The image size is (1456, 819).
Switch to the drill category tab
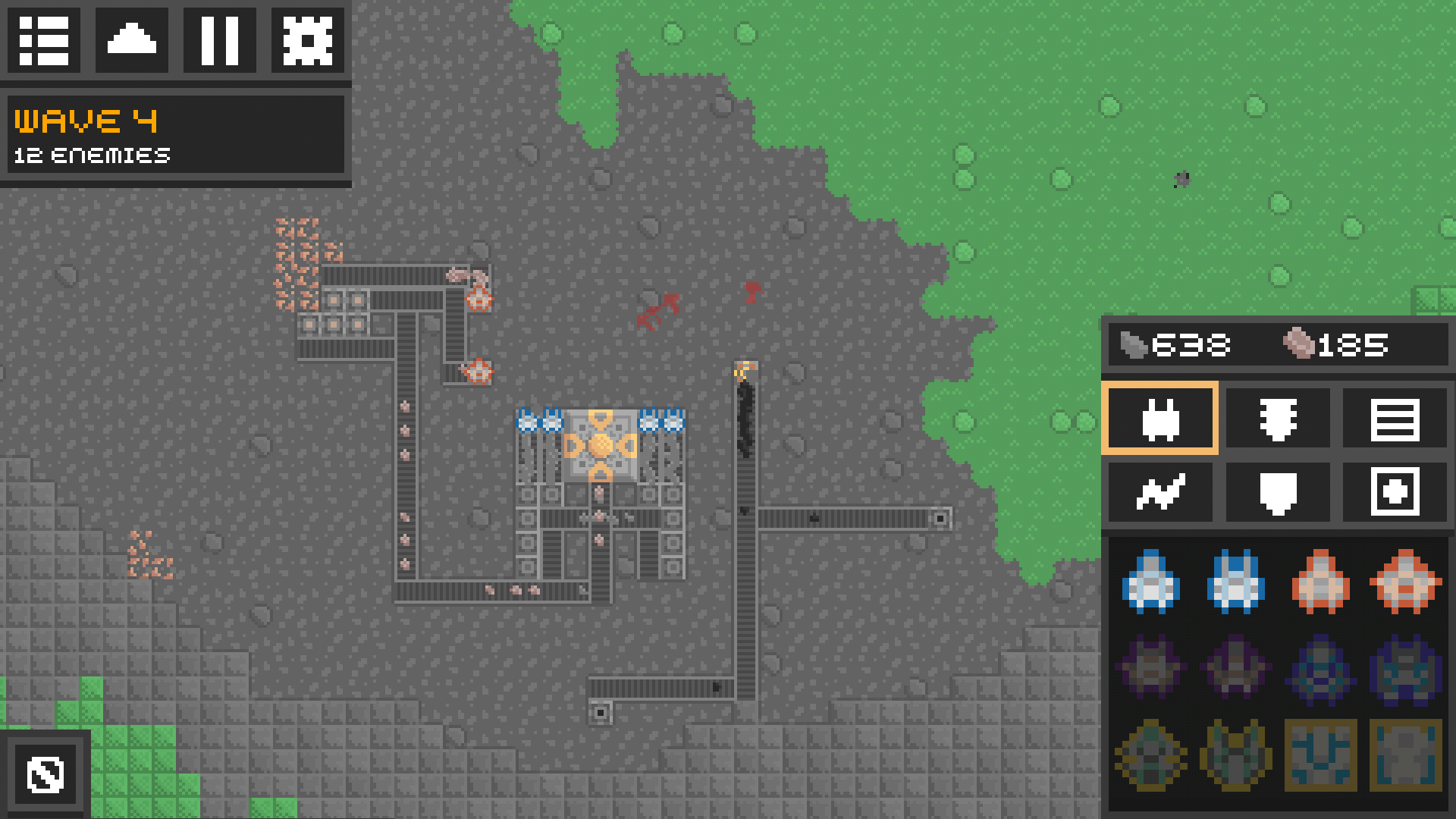(x=1278, y=419)
